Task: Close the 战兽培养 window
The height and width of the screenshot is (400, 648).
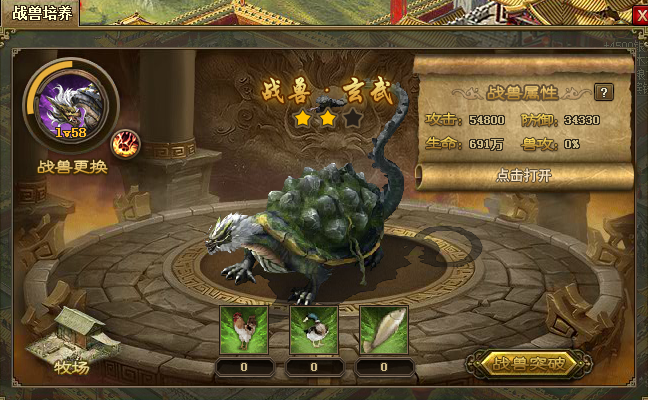Action: pos(640,14)
